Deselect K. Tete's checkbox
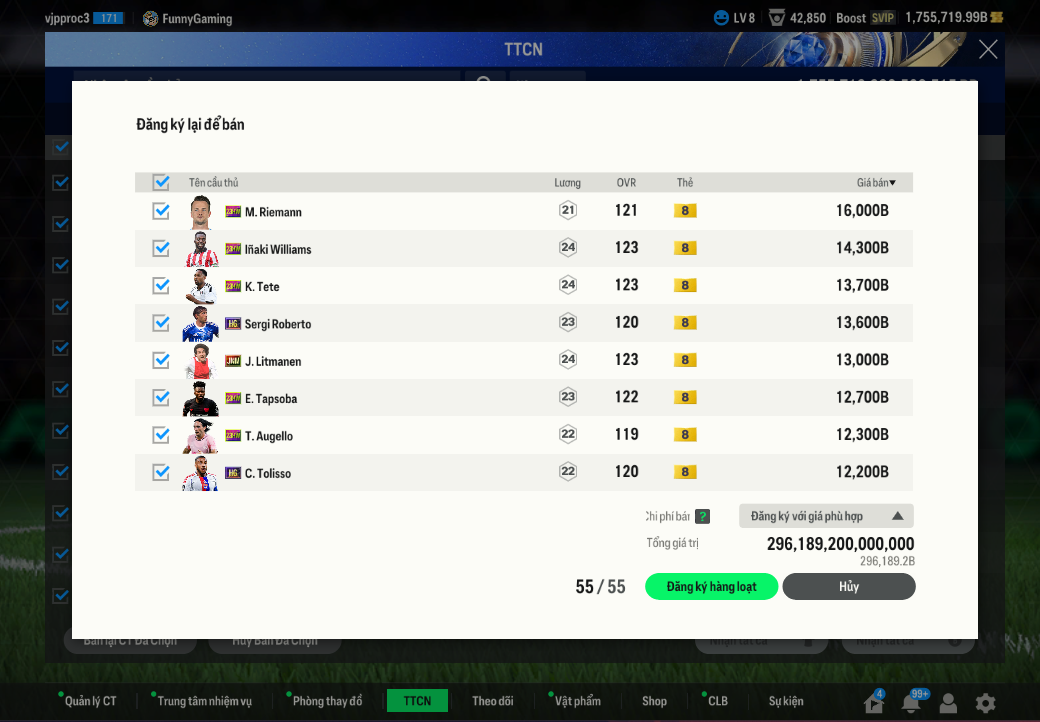Image resolution: width=1040 pixels, height=722 pixels. click(161, 286)
